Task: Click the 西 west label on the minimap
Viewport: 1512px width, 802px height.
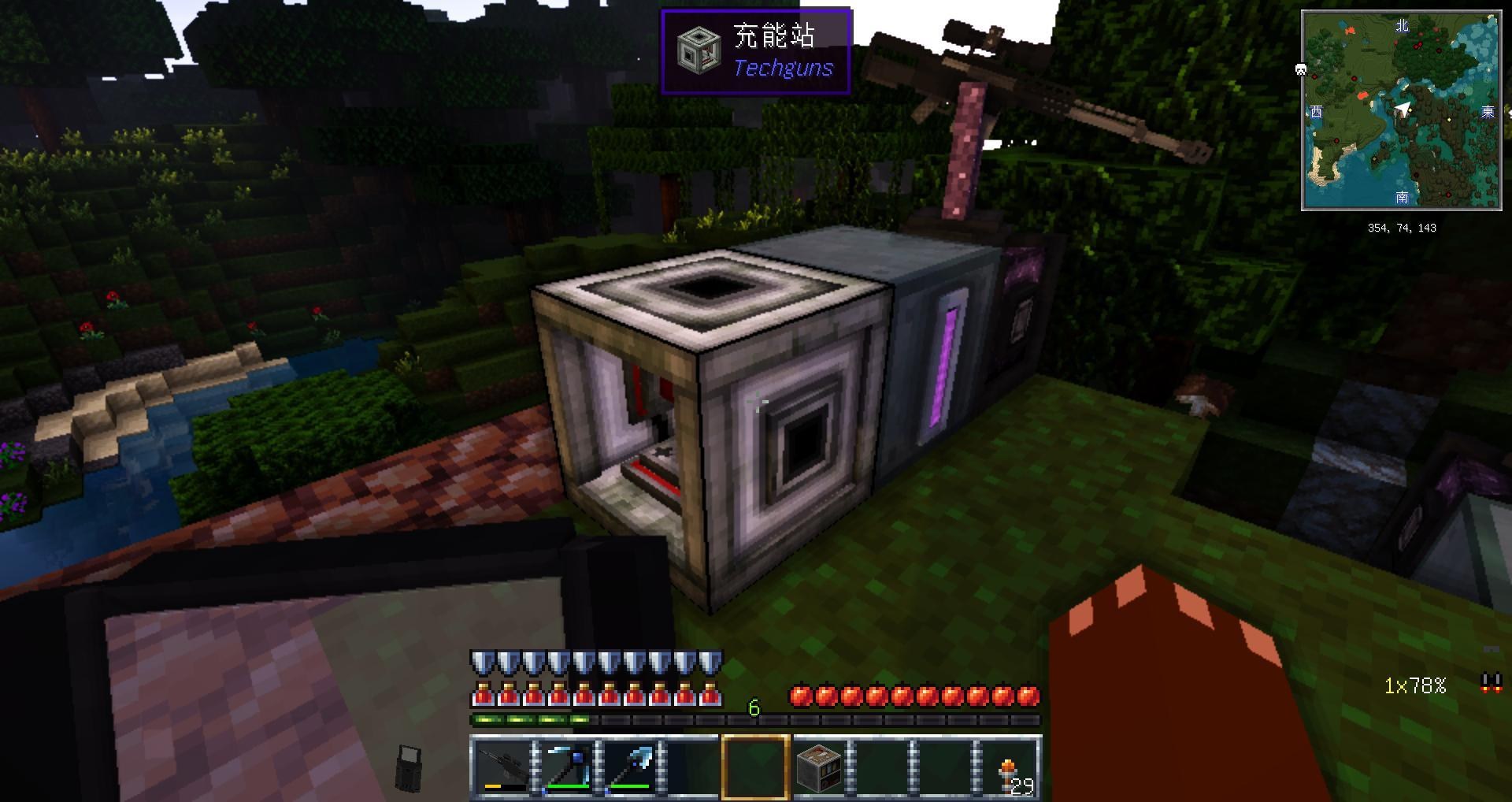Action: coord(1317,110)
